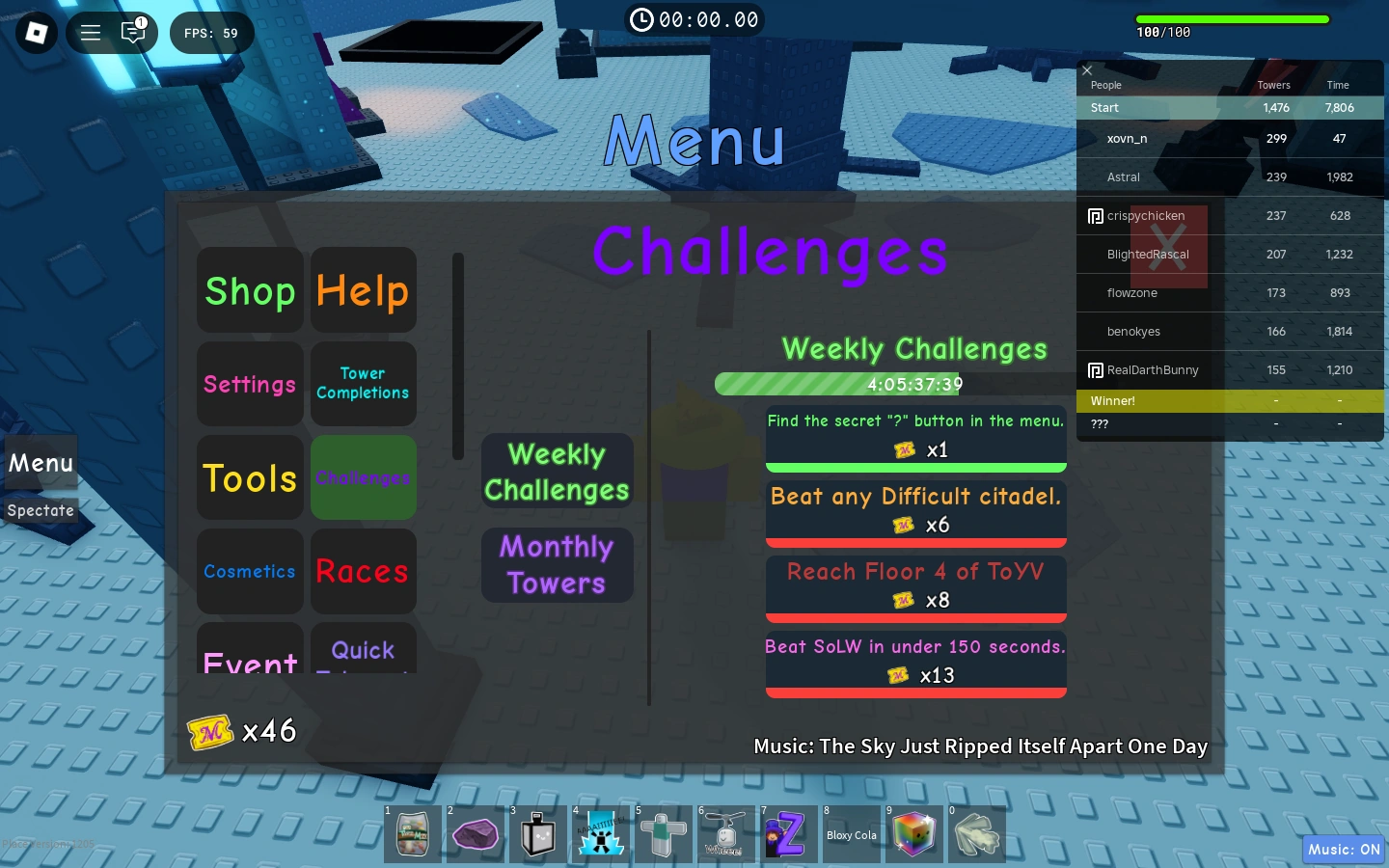Open the chat with 1 notification
1389x868 pixels.
133,32
